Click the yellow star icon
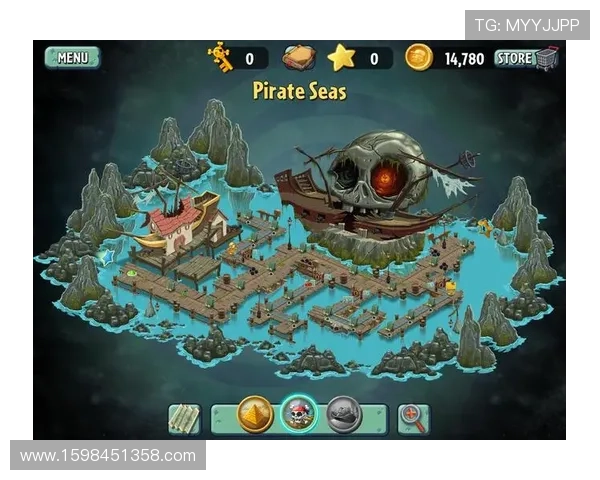600x480 pixels. pyautogui.click(x=342, y=57)
